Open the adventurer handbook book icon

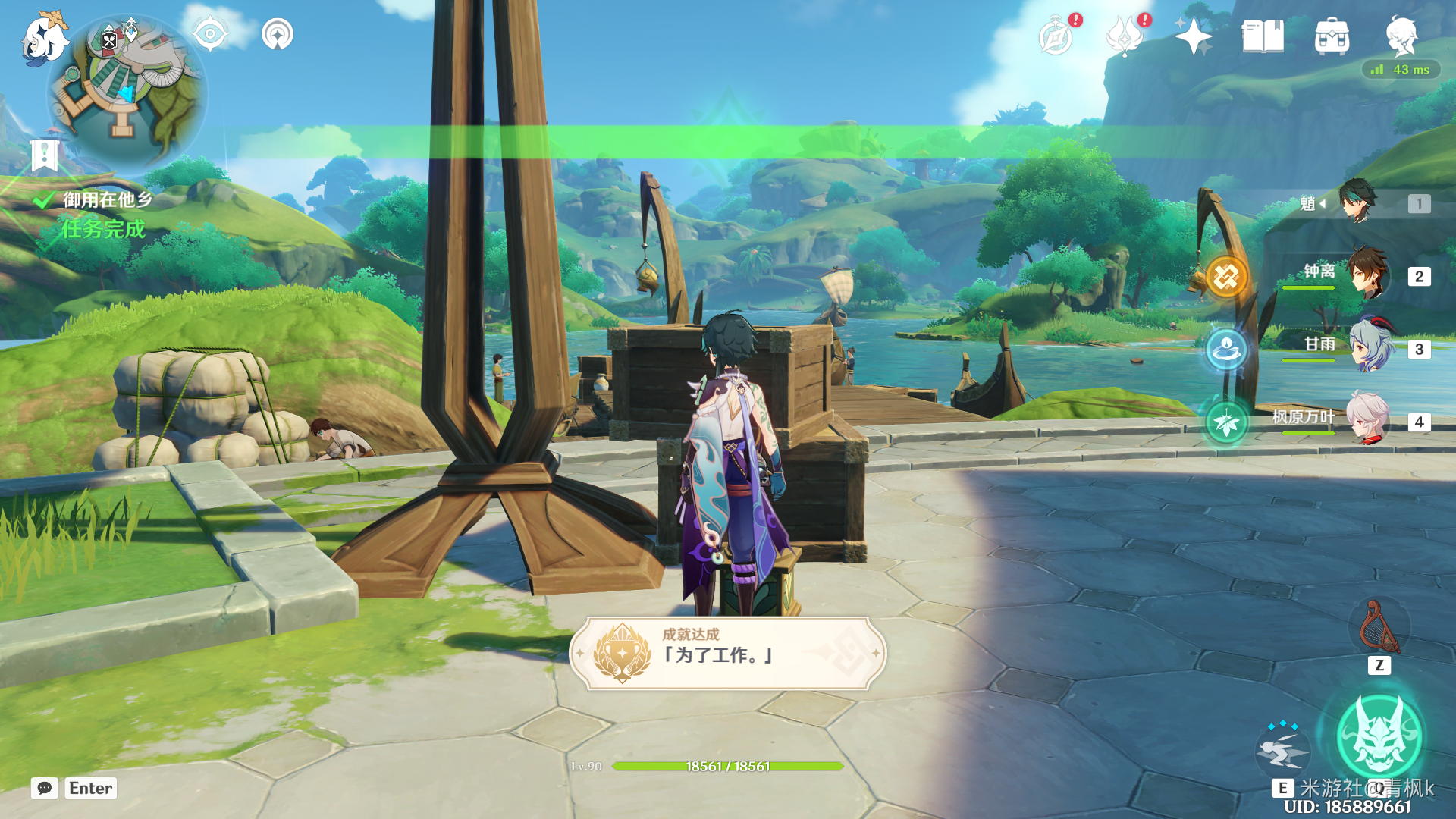(1263, 36)
